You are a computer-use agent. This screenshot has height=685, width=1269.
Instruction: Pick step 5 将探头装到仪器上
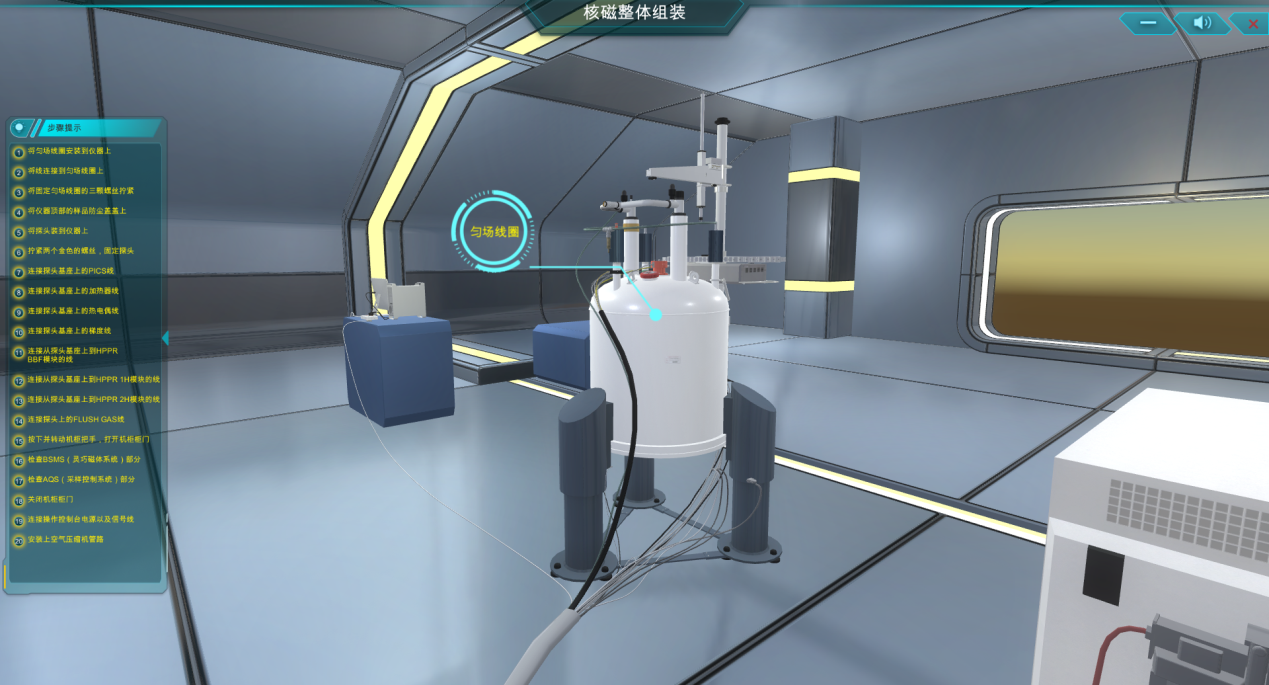pyautogui.click(x=57, y=231)
